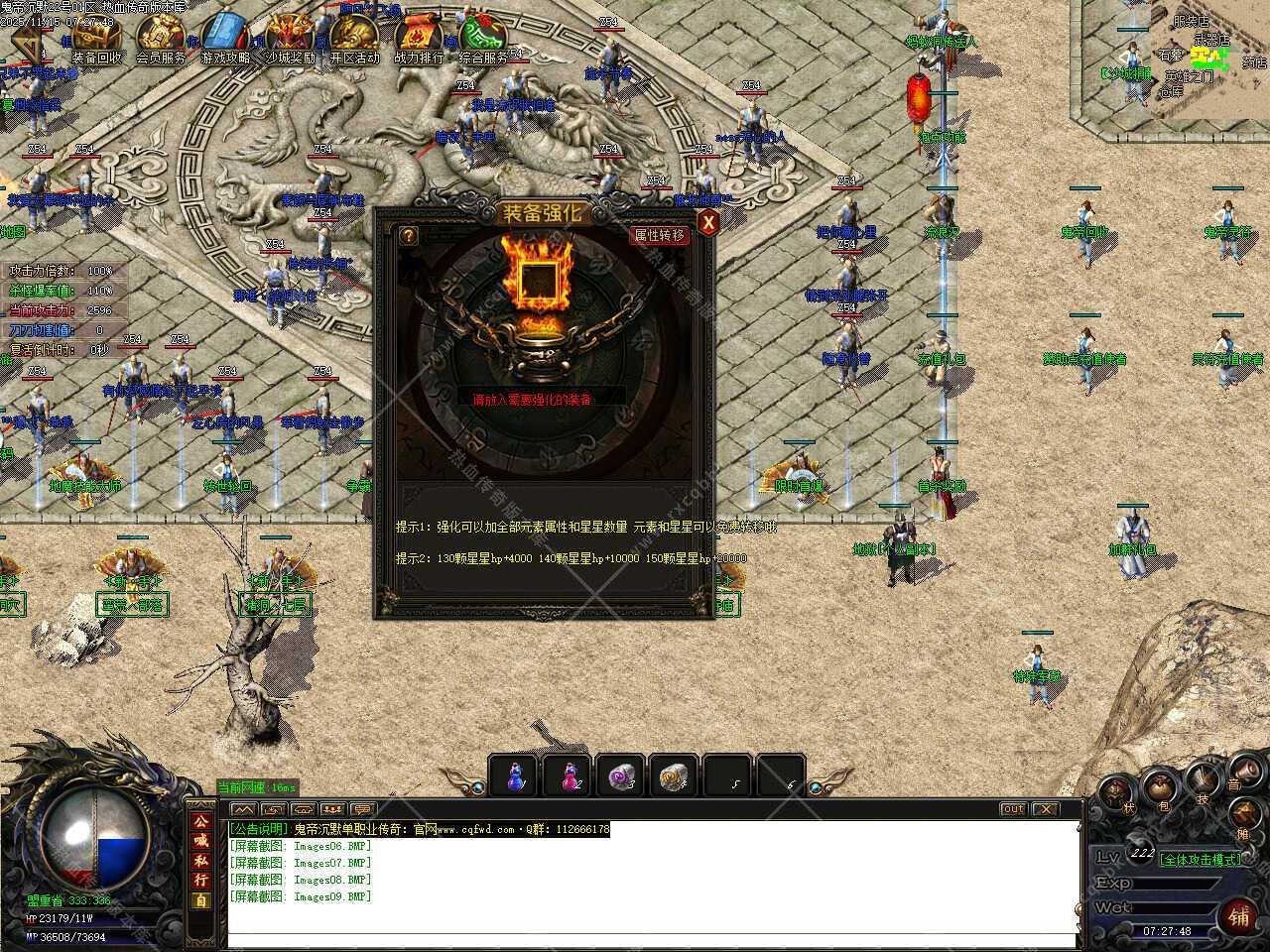Image resolution: width=1270 pixels, height=952 pixels.
Task: Open 综合服务 general services
Action: pyautogui.click(x=483, y=40)
